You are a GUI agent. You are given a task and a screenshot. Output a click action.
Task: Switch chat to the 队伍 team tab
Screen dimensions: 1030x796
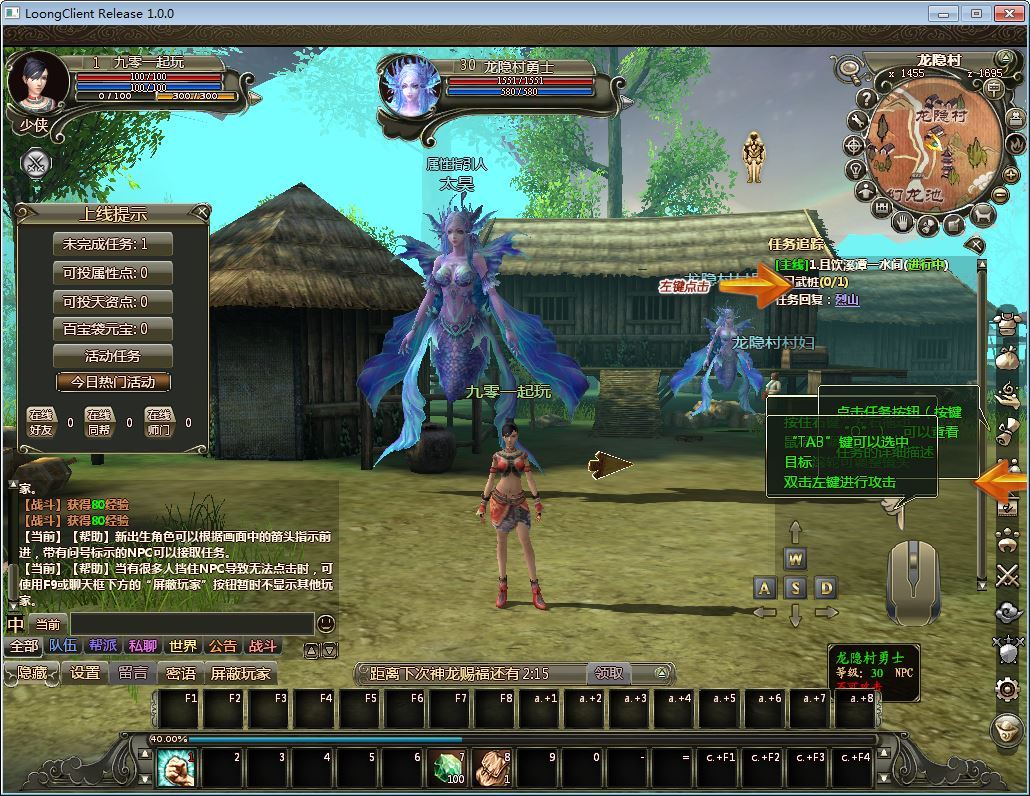(x=63, y=646)
